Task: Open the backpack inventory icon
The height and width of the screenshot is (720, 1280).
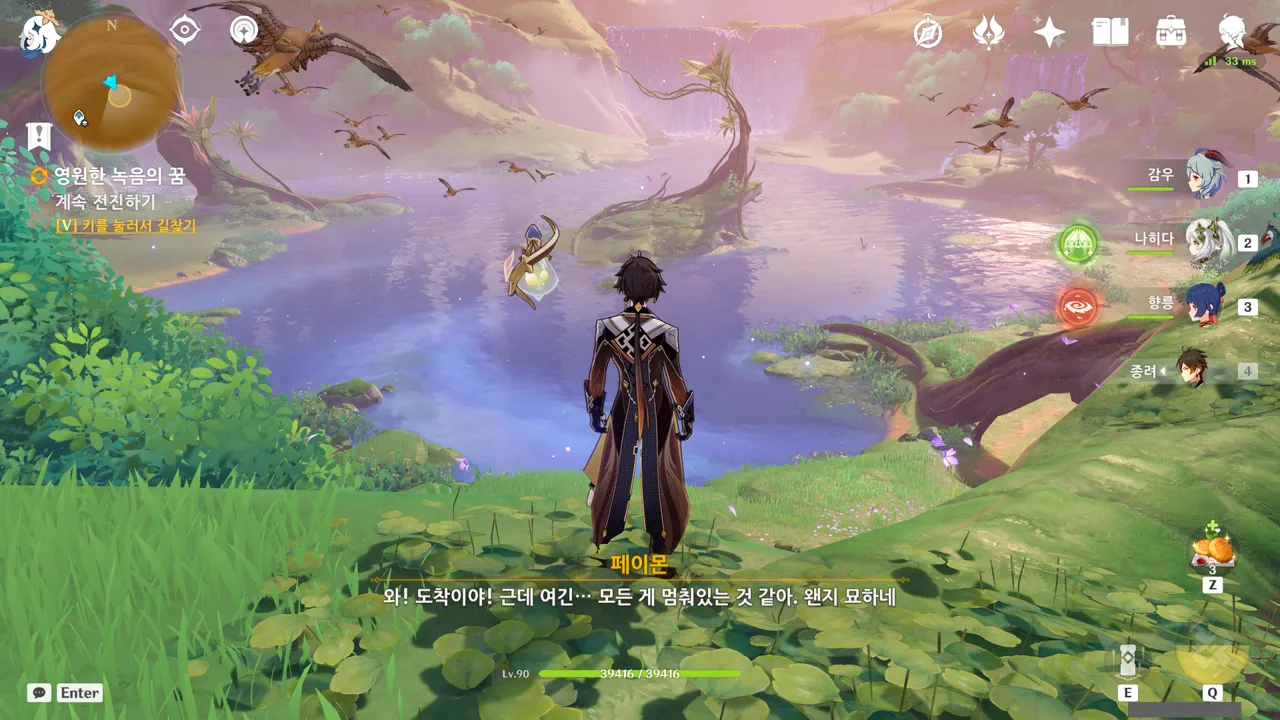Action: 1171,33
